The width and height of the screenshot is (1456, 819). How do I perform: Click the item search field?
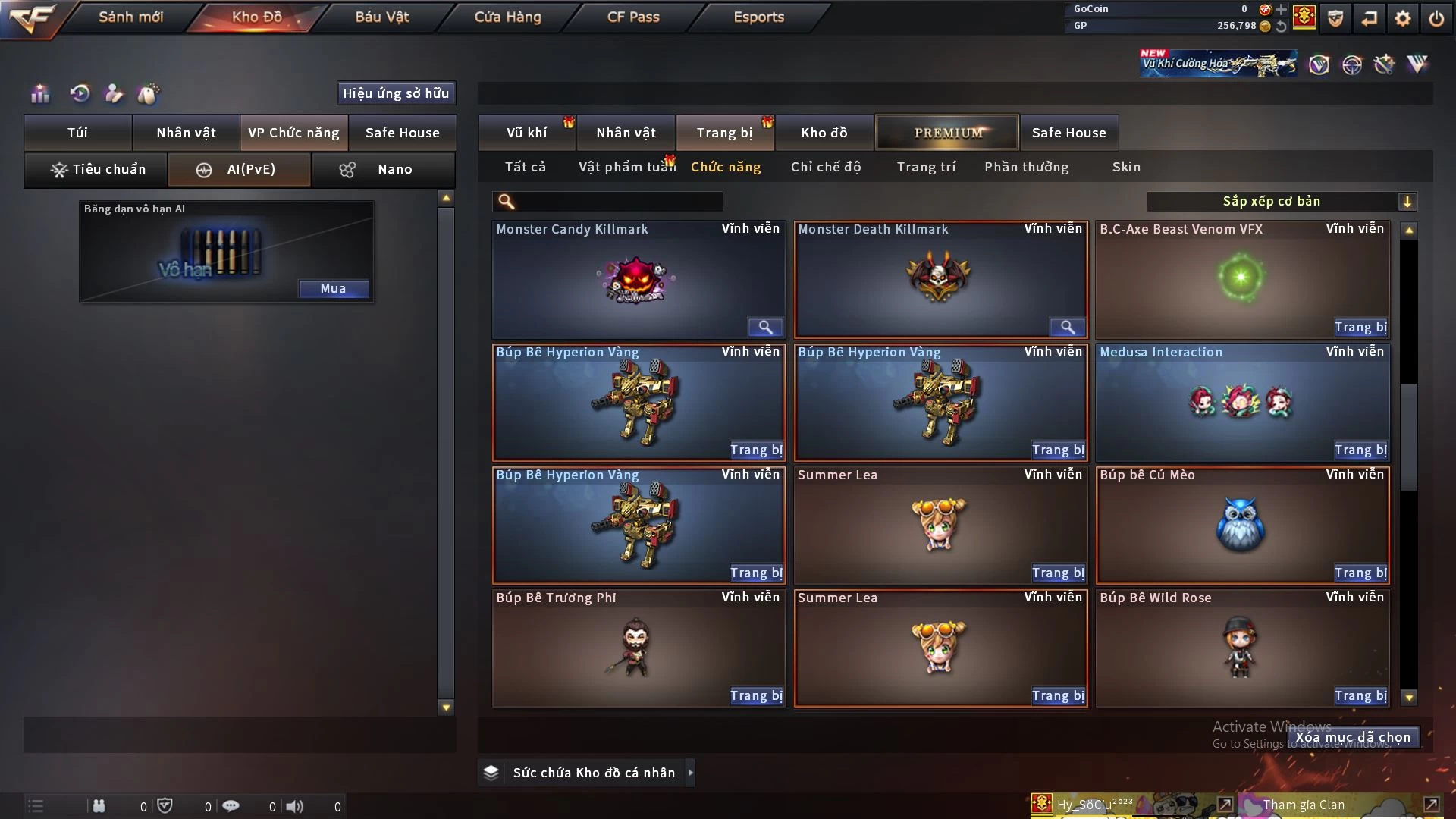point(618,202)
